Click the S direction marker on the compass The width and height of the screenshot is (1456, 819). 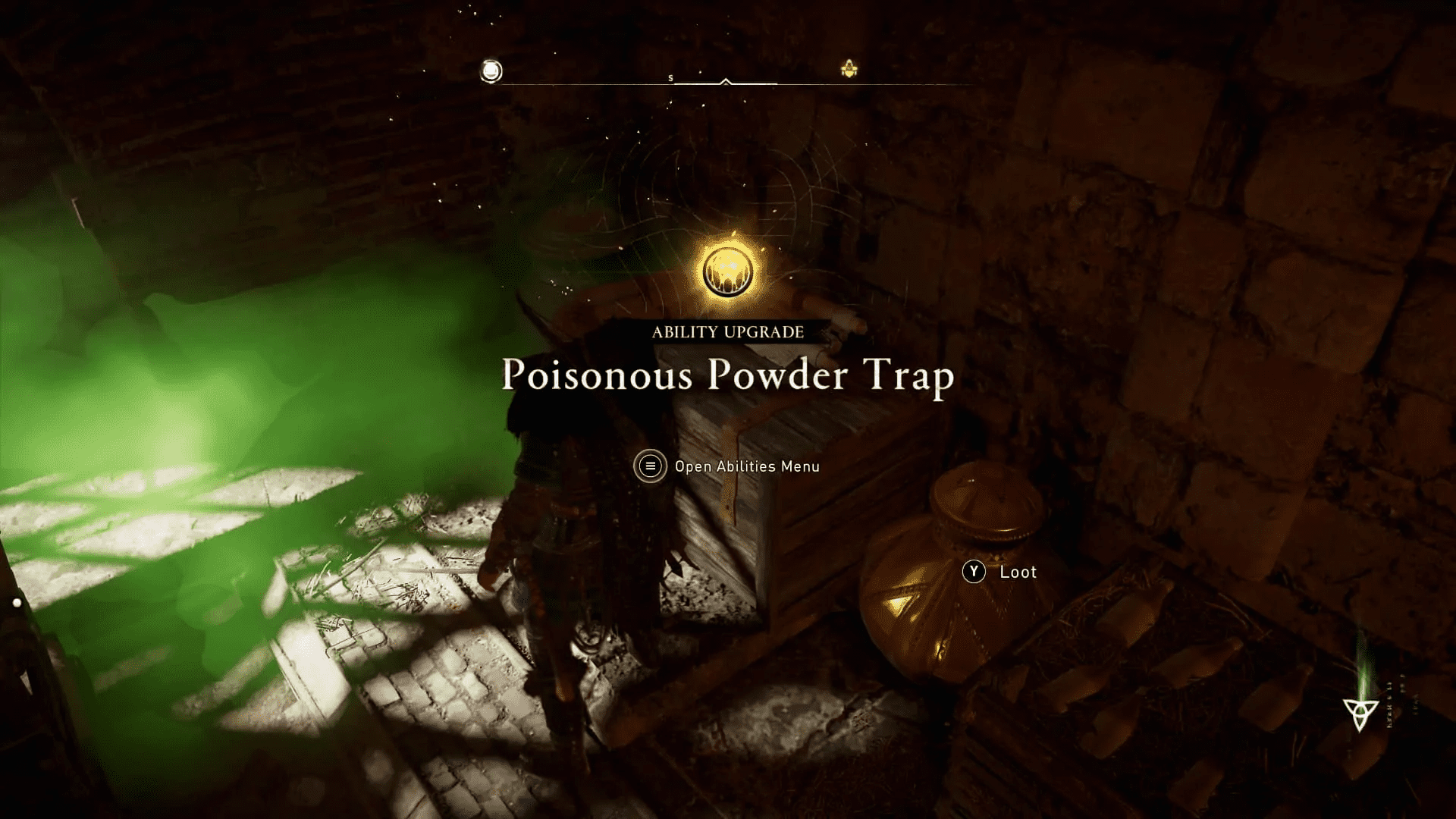click(670, 77)
